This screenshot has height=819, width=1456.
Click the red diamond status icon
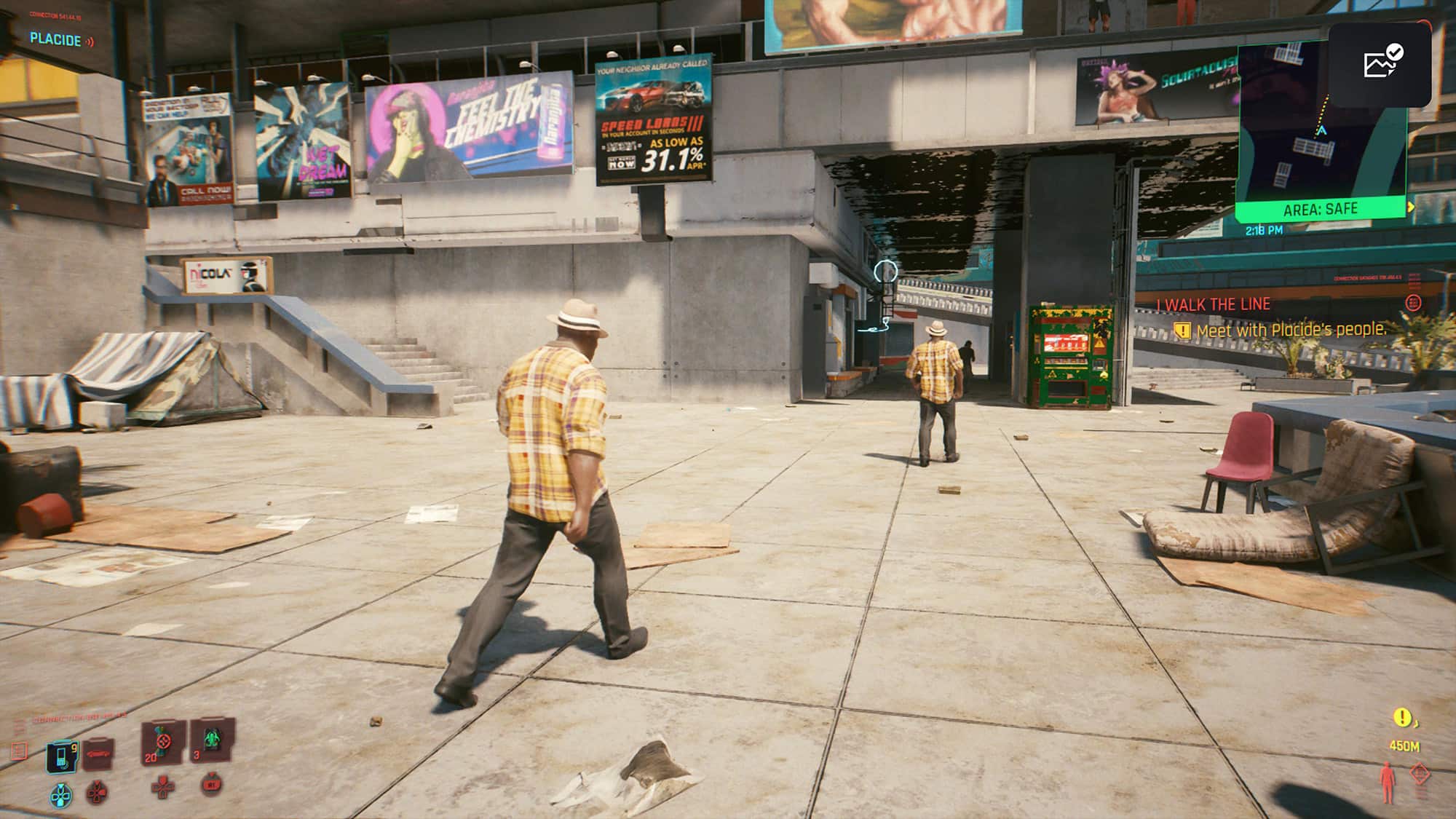click(1420, 773)
